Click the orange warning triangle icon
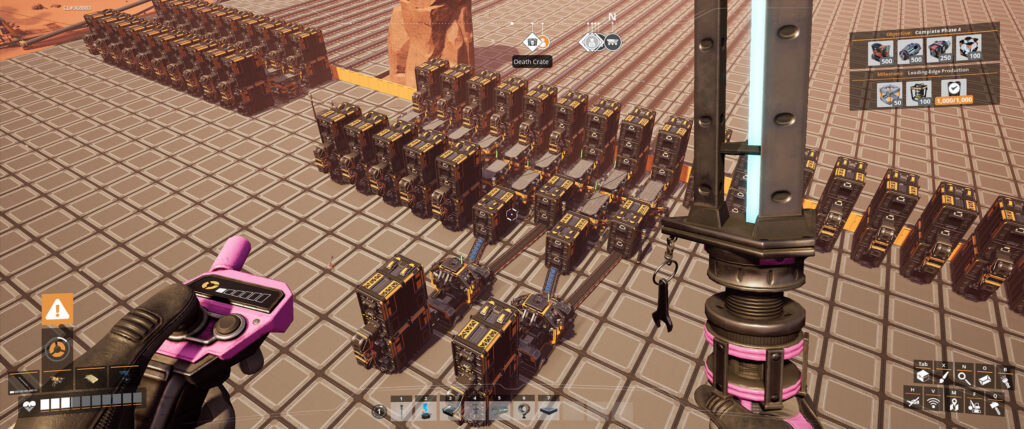The image size is (1024, 429). pos(57,309)
